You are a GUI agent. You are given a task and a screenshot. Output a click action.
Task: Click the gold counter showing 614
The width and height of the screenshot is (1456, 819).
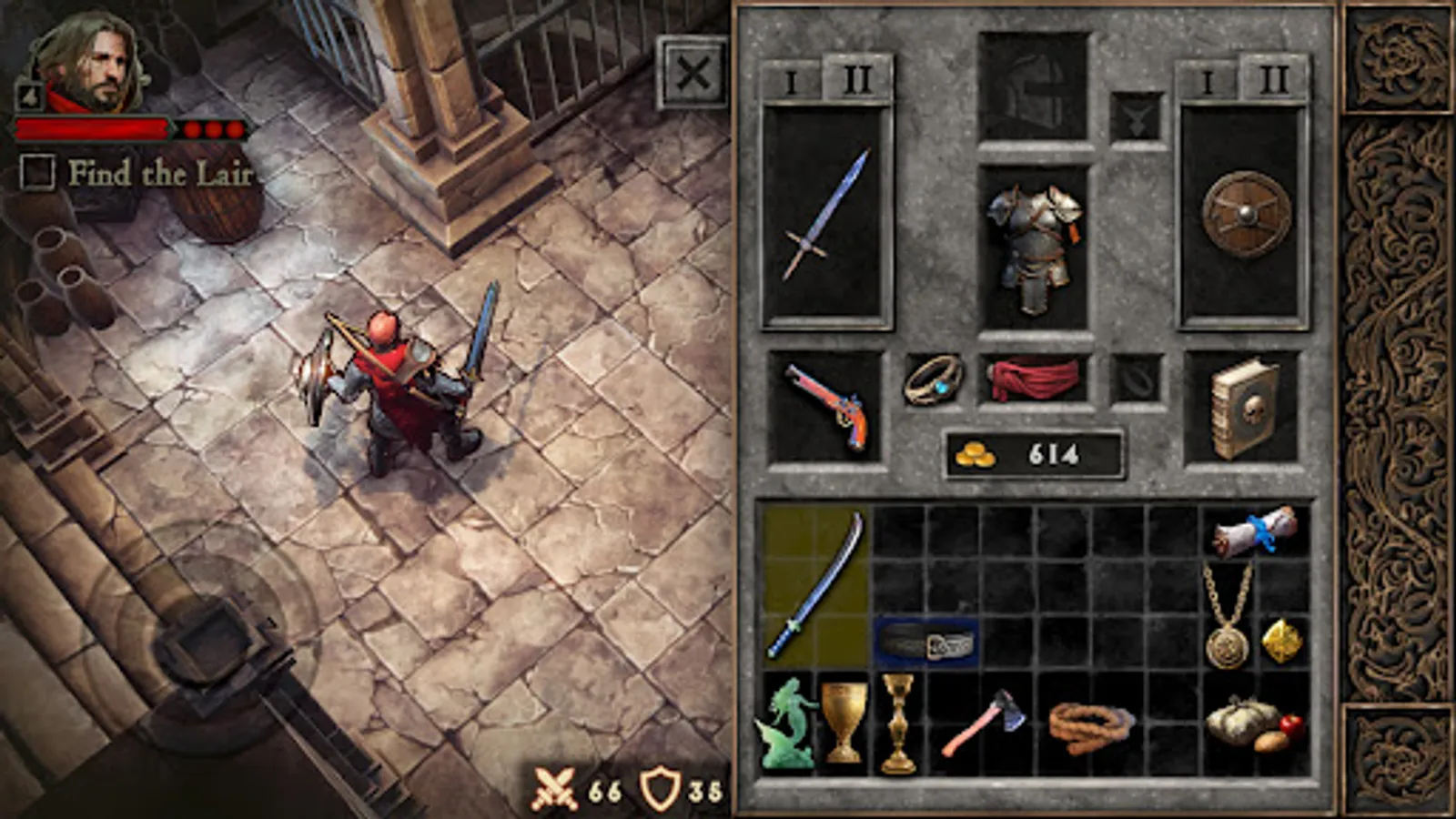1031,448
